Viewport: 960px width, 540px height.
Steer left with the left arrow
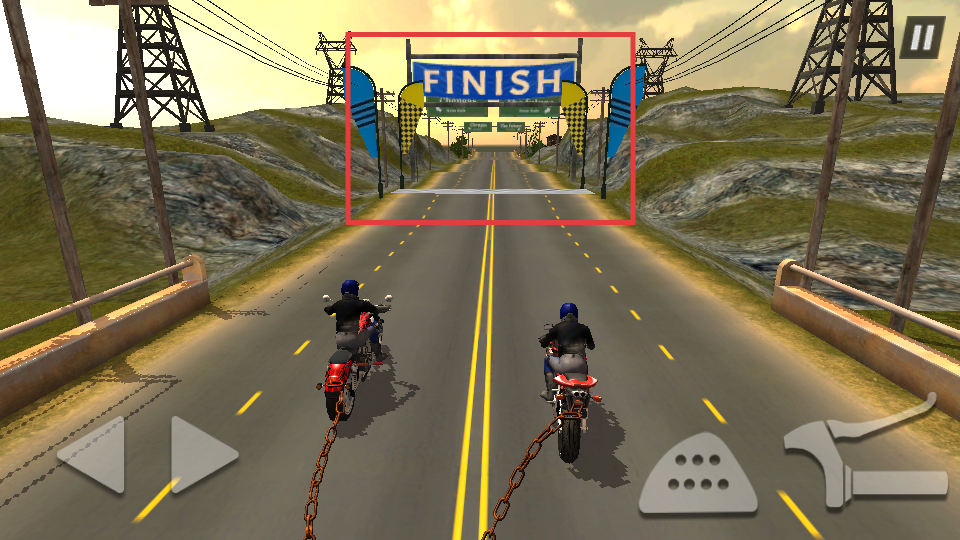pyautogui.click(x=93, y=455)
